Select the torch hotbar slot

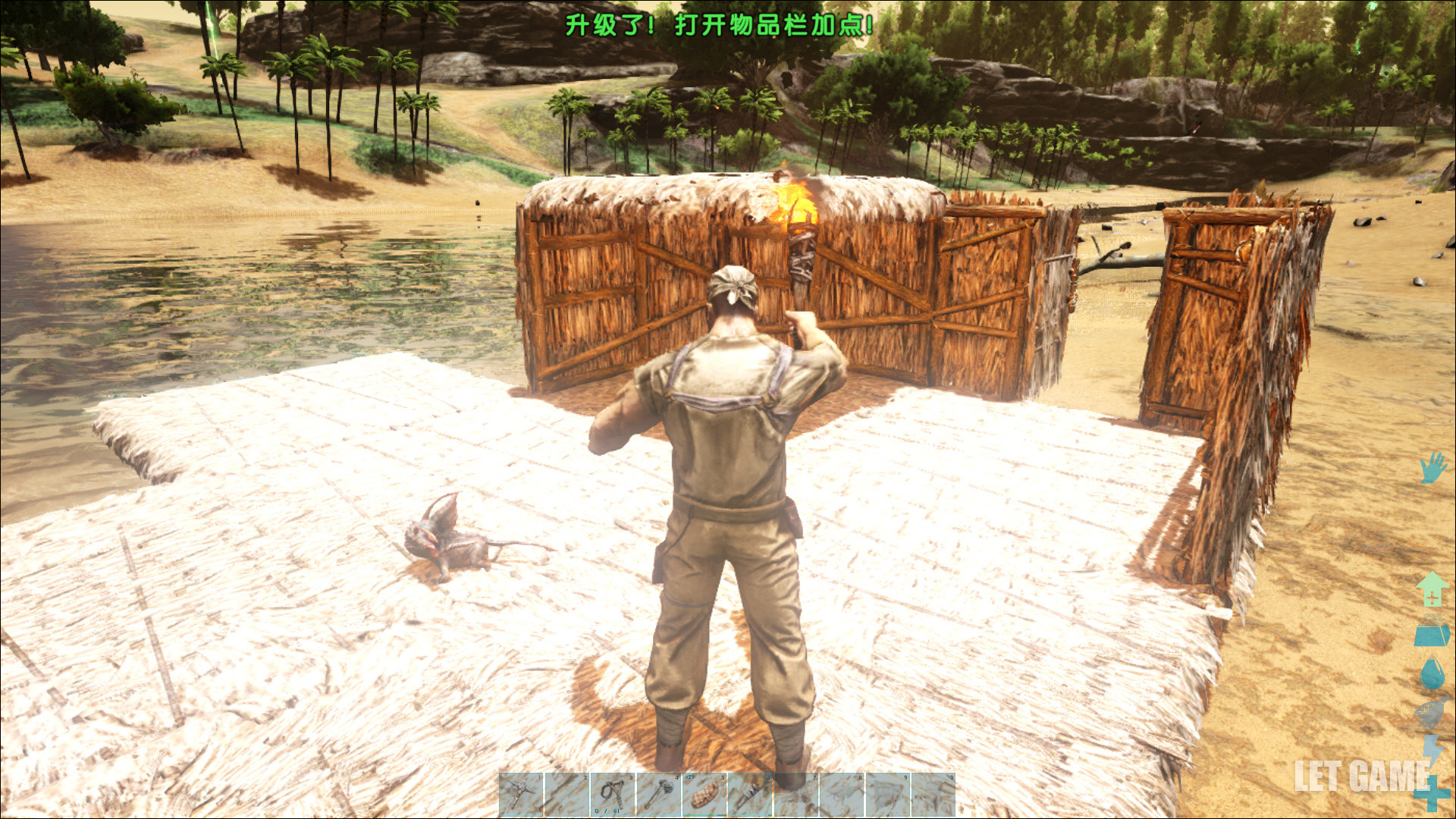[749, 794]
